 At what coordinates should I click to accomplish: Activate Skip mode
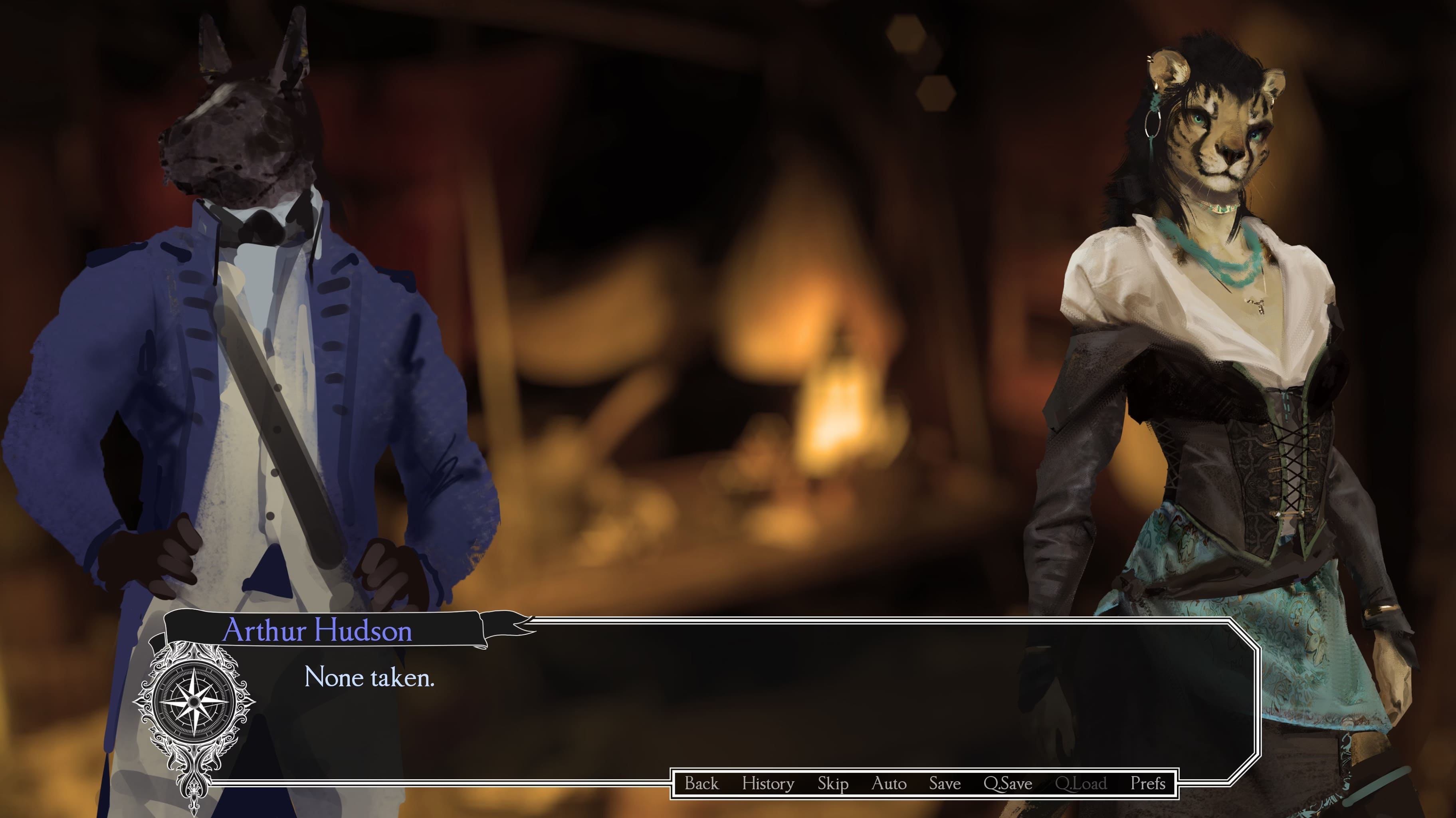[832, 784]
